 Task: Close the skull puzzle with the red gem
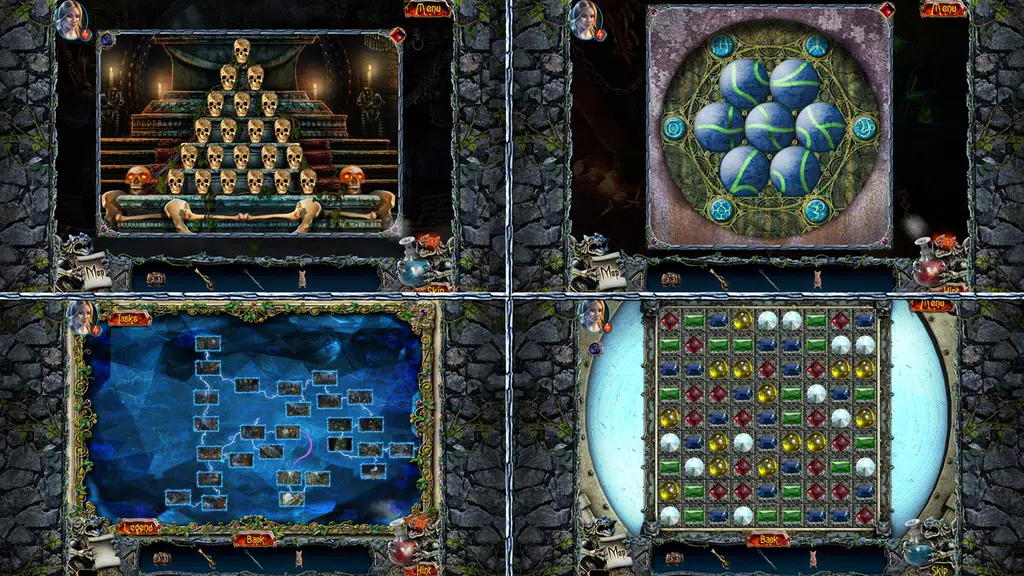[398, 35]
